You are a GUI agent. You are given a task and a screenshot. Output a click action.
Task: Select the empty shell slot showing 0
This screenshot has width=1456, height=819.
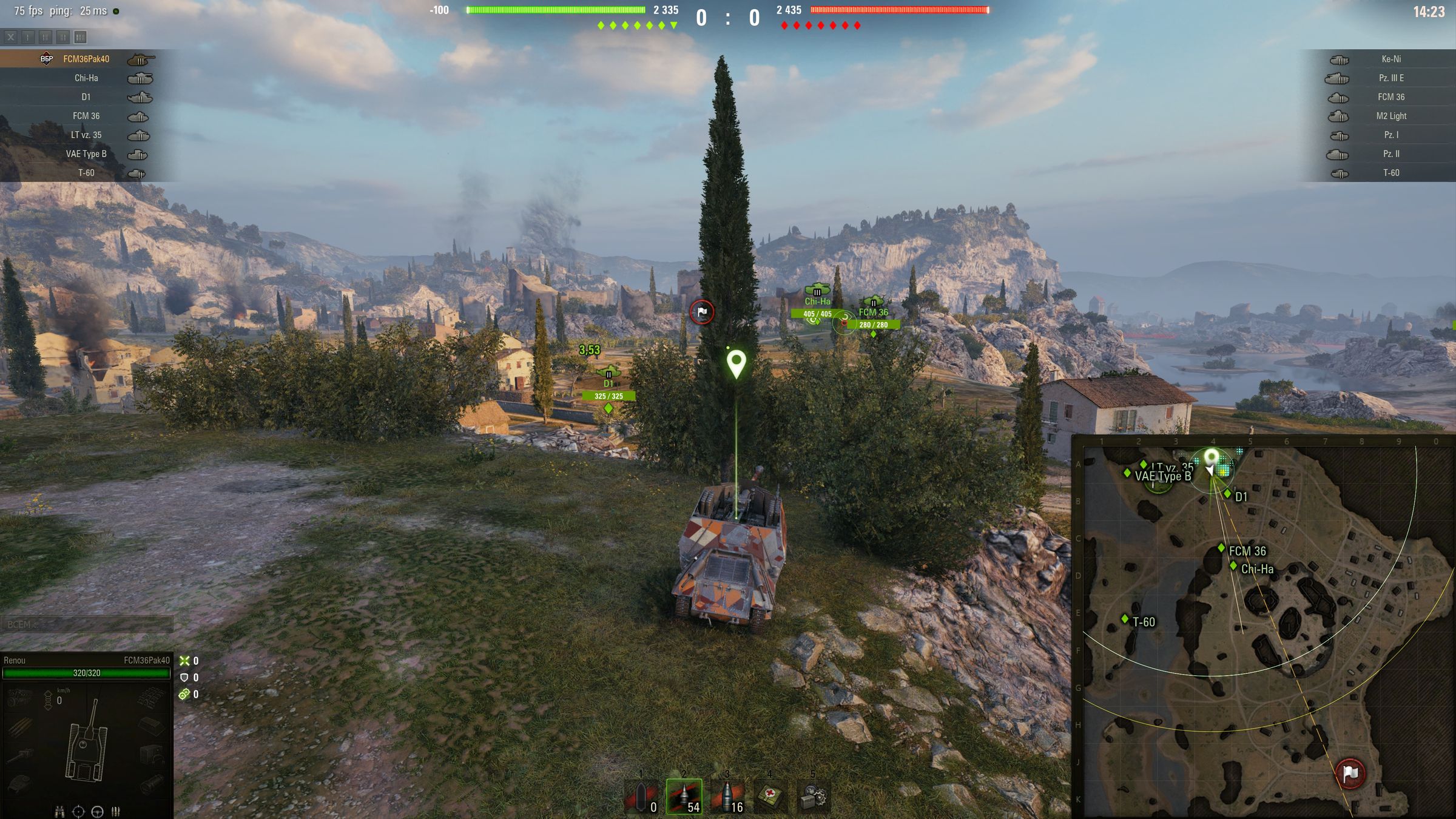[641, 796]
